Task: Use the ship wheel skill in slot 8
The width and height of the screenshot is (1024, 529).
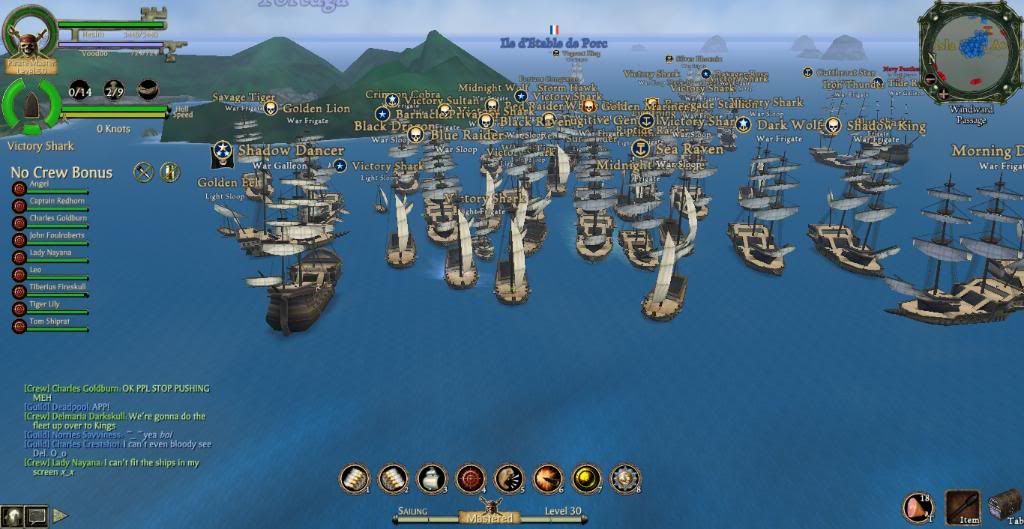Action: pyautogui.click(x=625, y=479)
